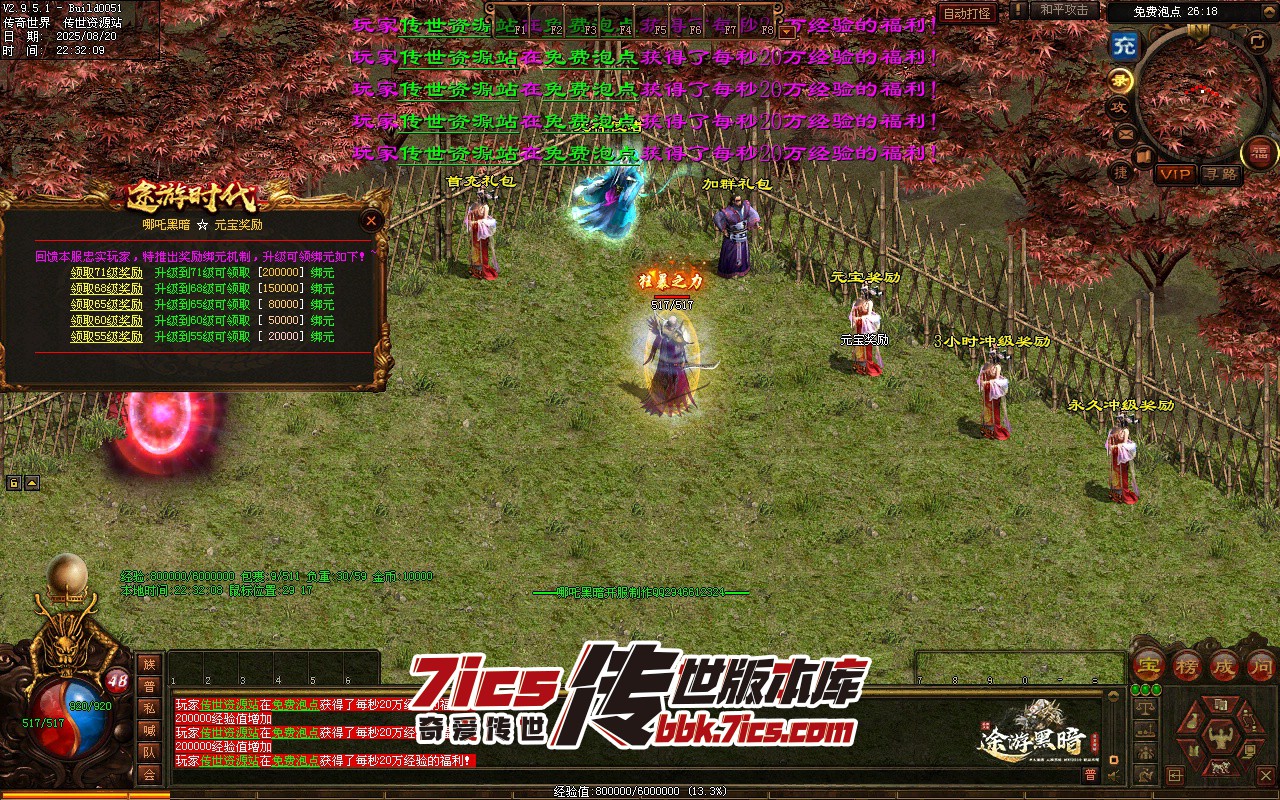Show the 榜 ranking orb button
This screenshot has width=1280, height=800.
point(1187,666)
